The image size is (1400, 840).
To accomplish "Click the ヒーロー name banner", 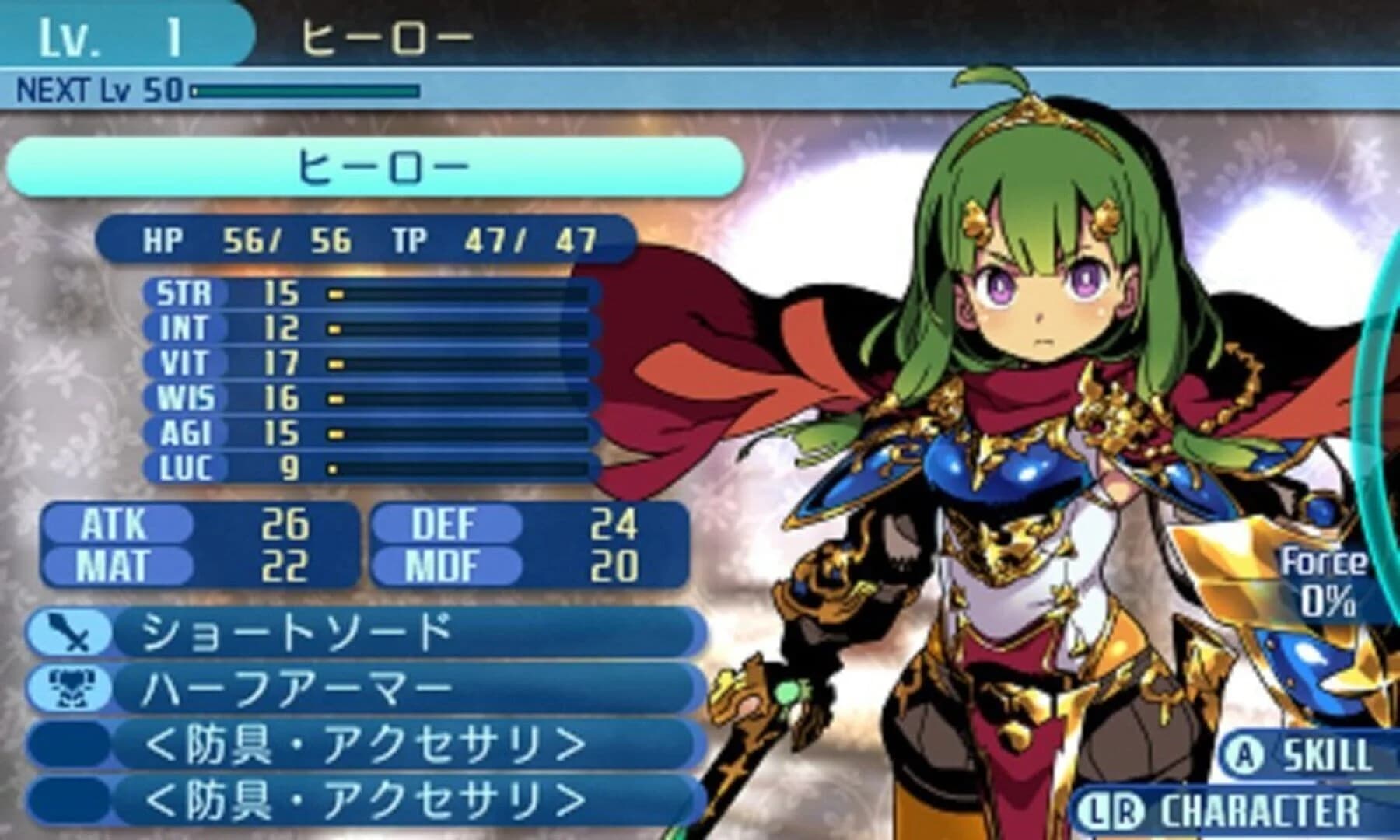I will click(373, 166).
